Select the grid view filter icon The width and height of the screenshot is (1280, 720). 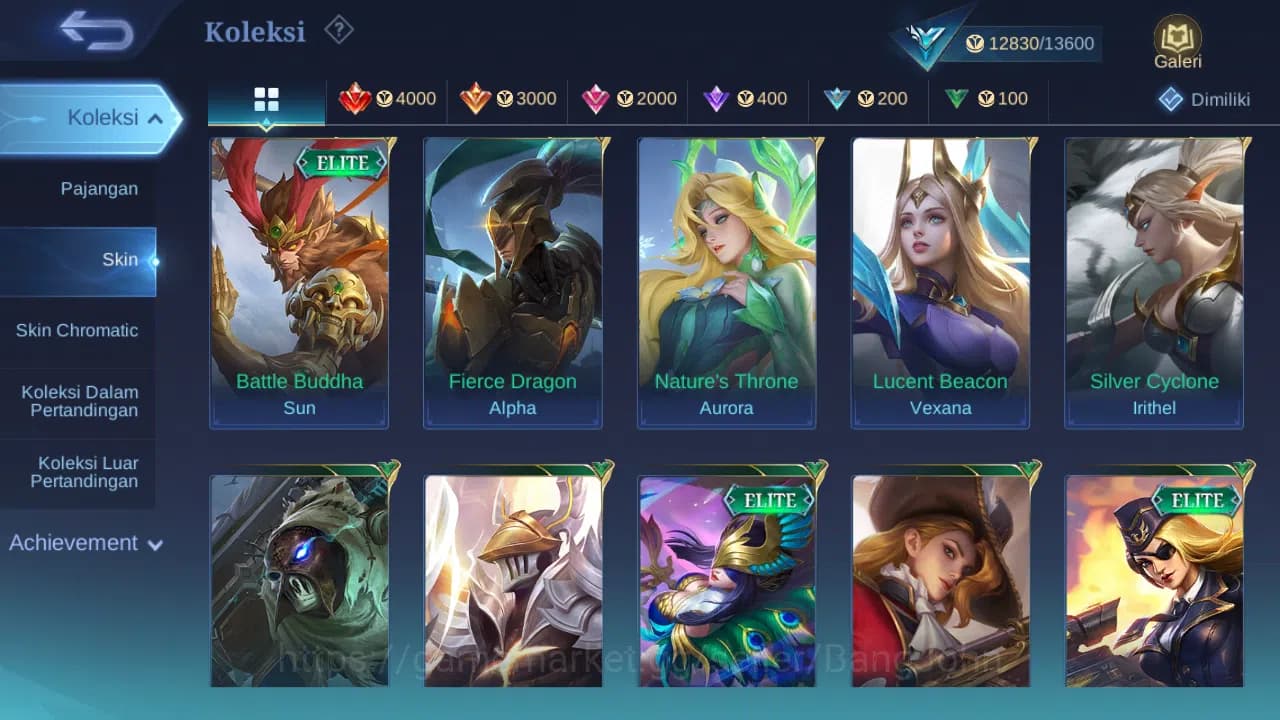tap(265, 99)
